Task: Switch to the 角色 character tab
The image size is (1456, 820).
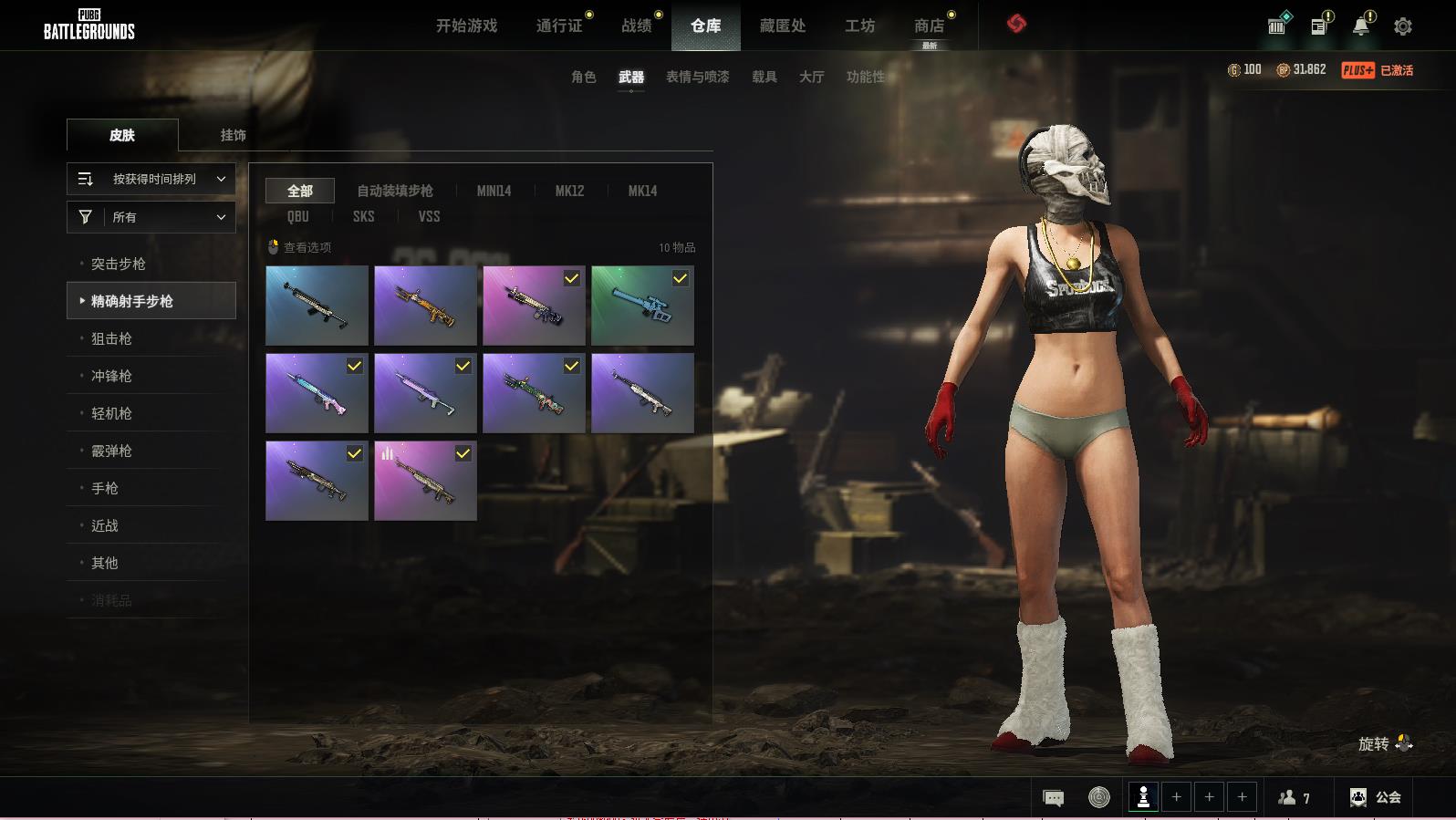Action: click(x=583, y=77)
